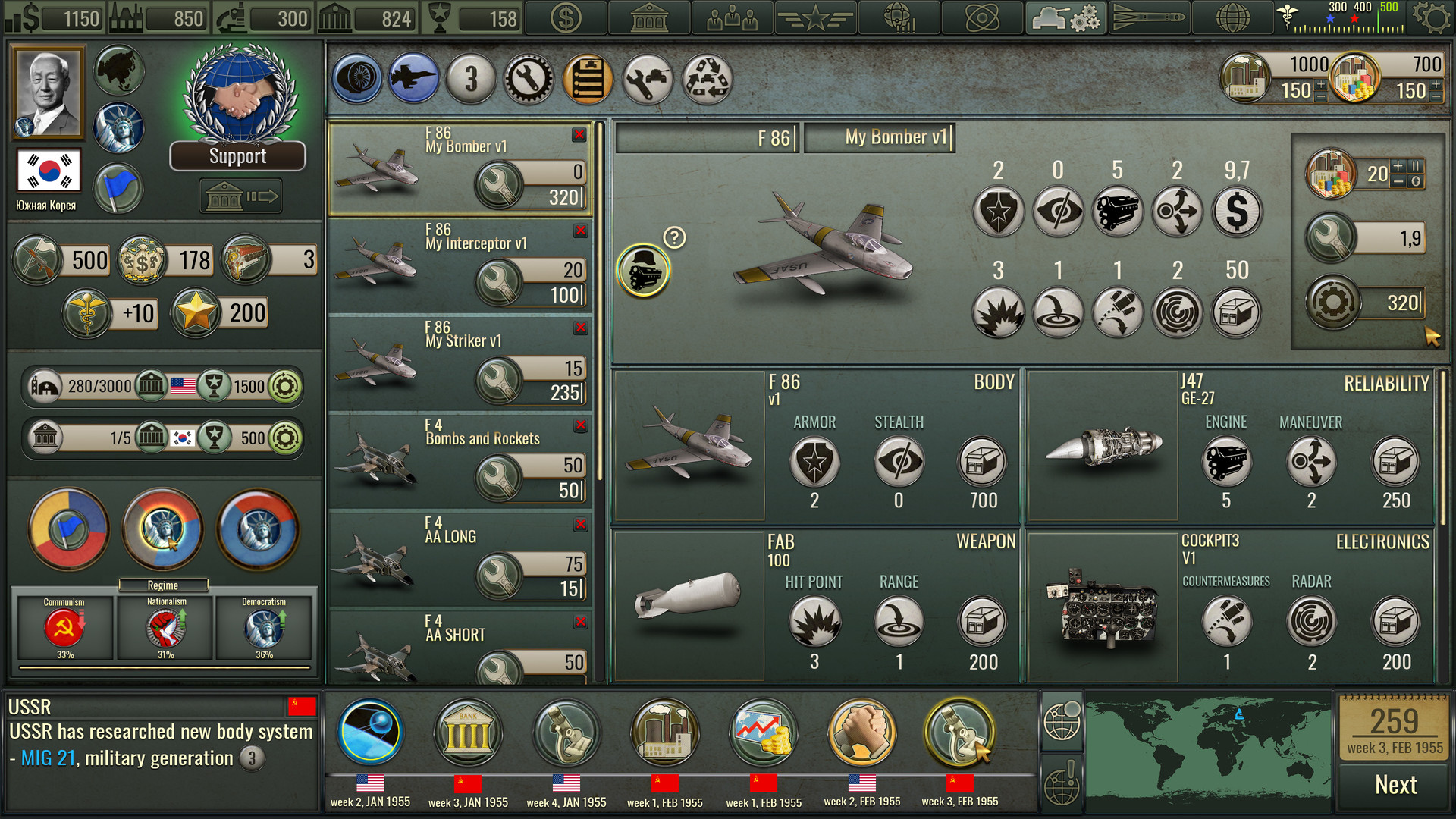The width and height of the screenshot is (1456, 819).
Task: Open the atomic research menu in top toolbar
Action: [x=984, y=17]
